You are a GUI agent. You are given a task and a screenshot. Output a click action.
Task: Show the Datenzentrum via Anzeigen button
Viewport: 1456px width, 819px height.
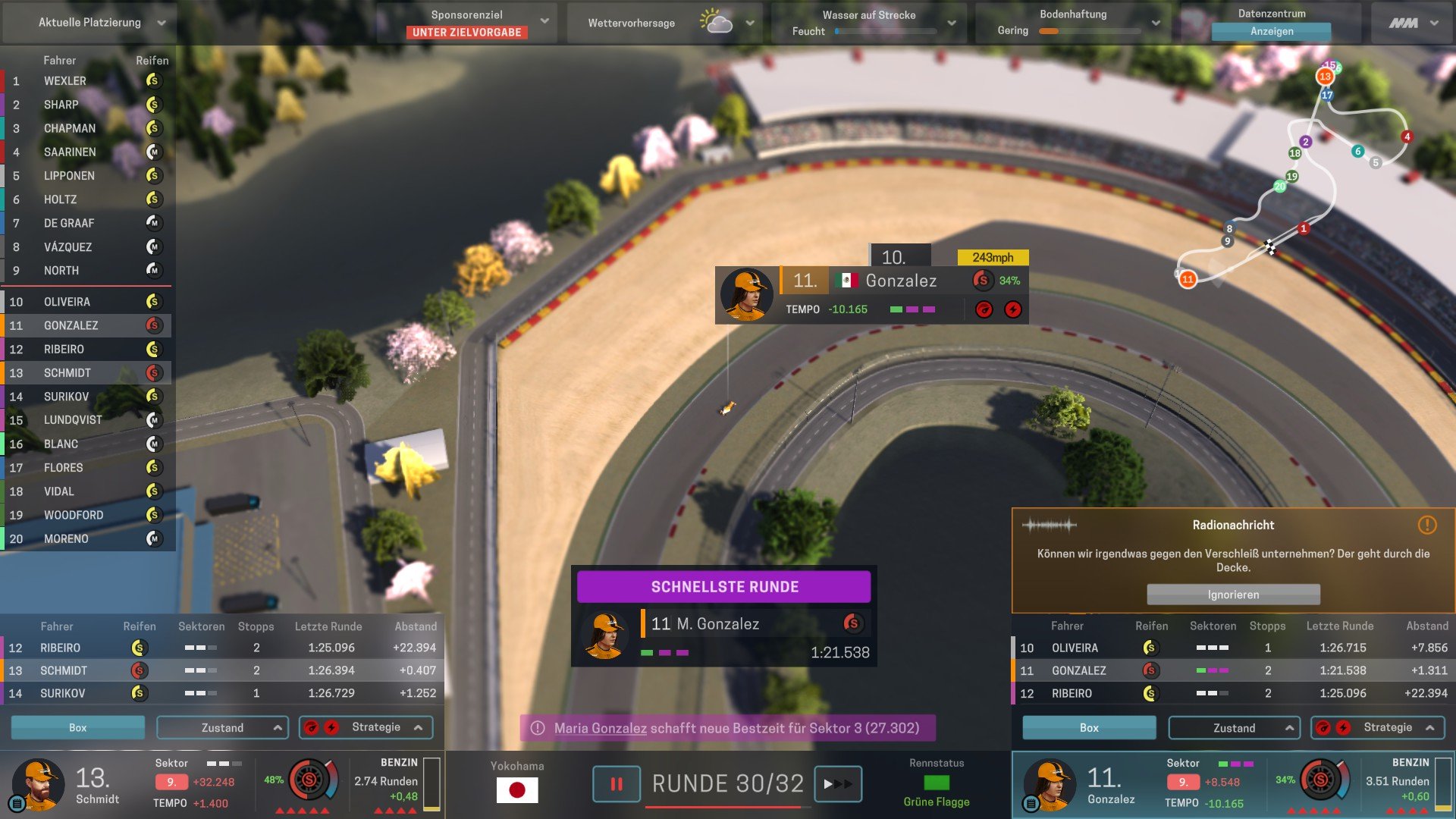coord(1272,32)
